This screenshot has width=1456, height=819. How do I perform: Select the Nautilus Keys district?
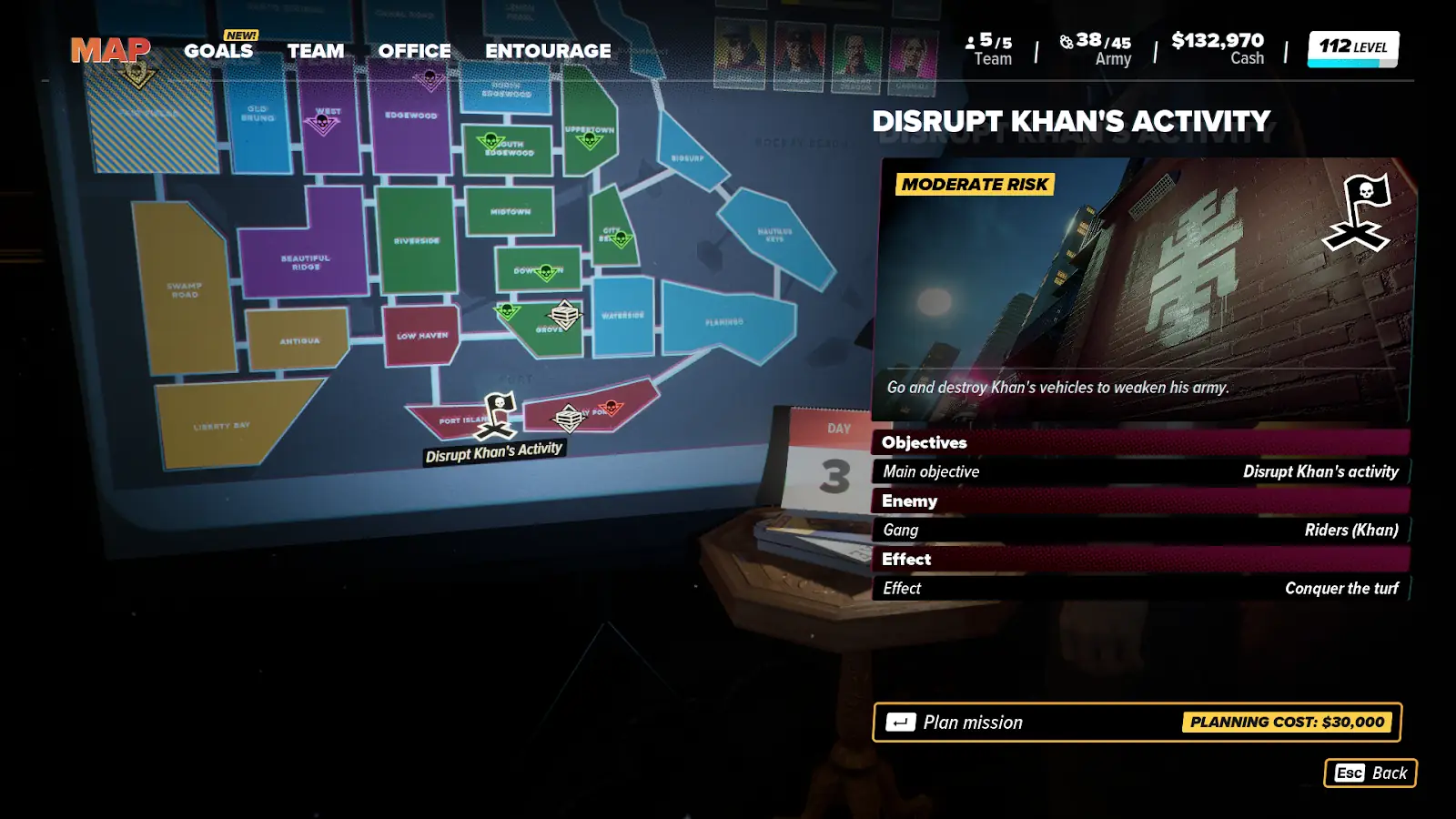point(775,234)
